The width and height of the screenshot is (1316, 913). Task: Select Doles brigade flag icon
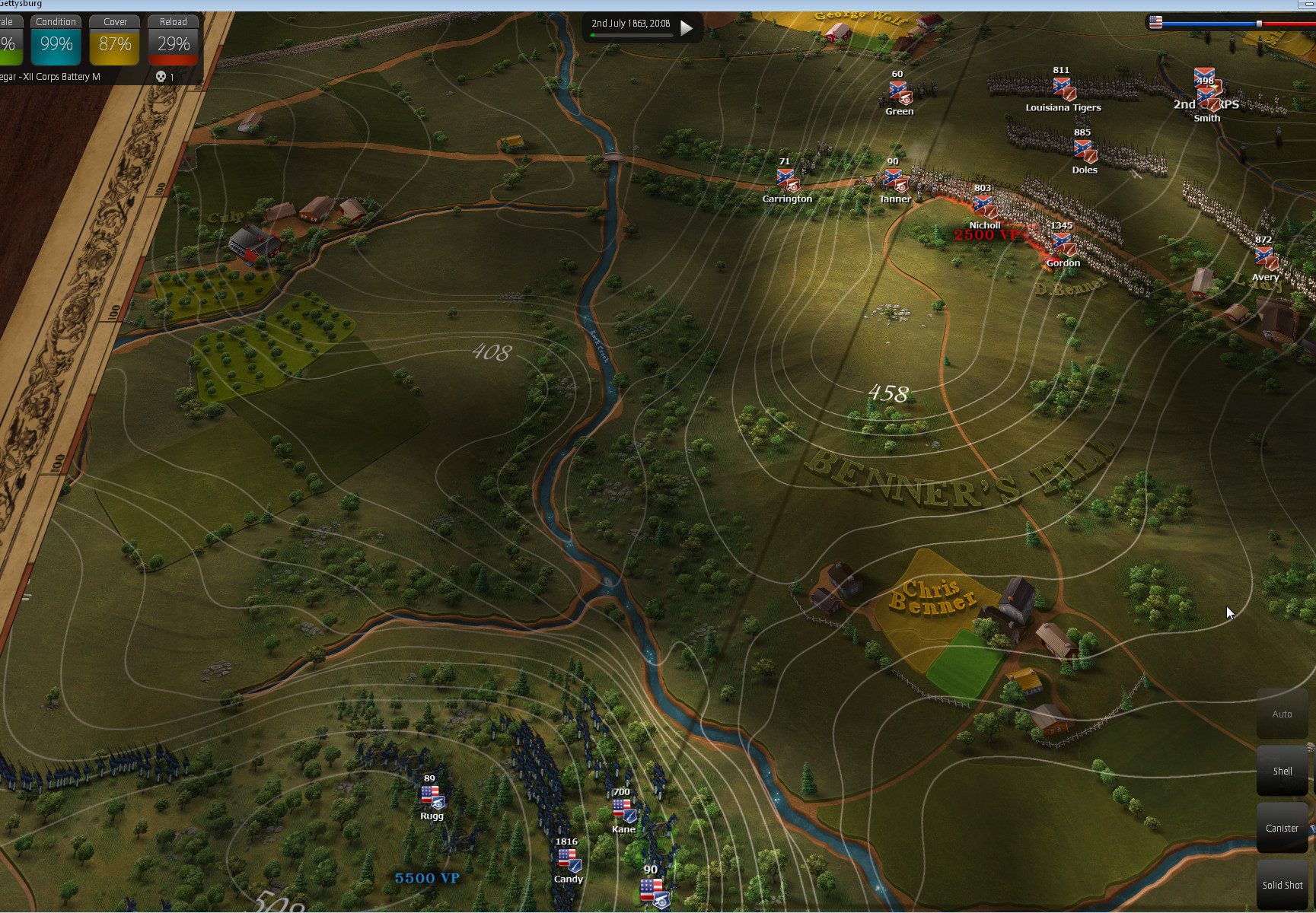(x=1085, y=151)
